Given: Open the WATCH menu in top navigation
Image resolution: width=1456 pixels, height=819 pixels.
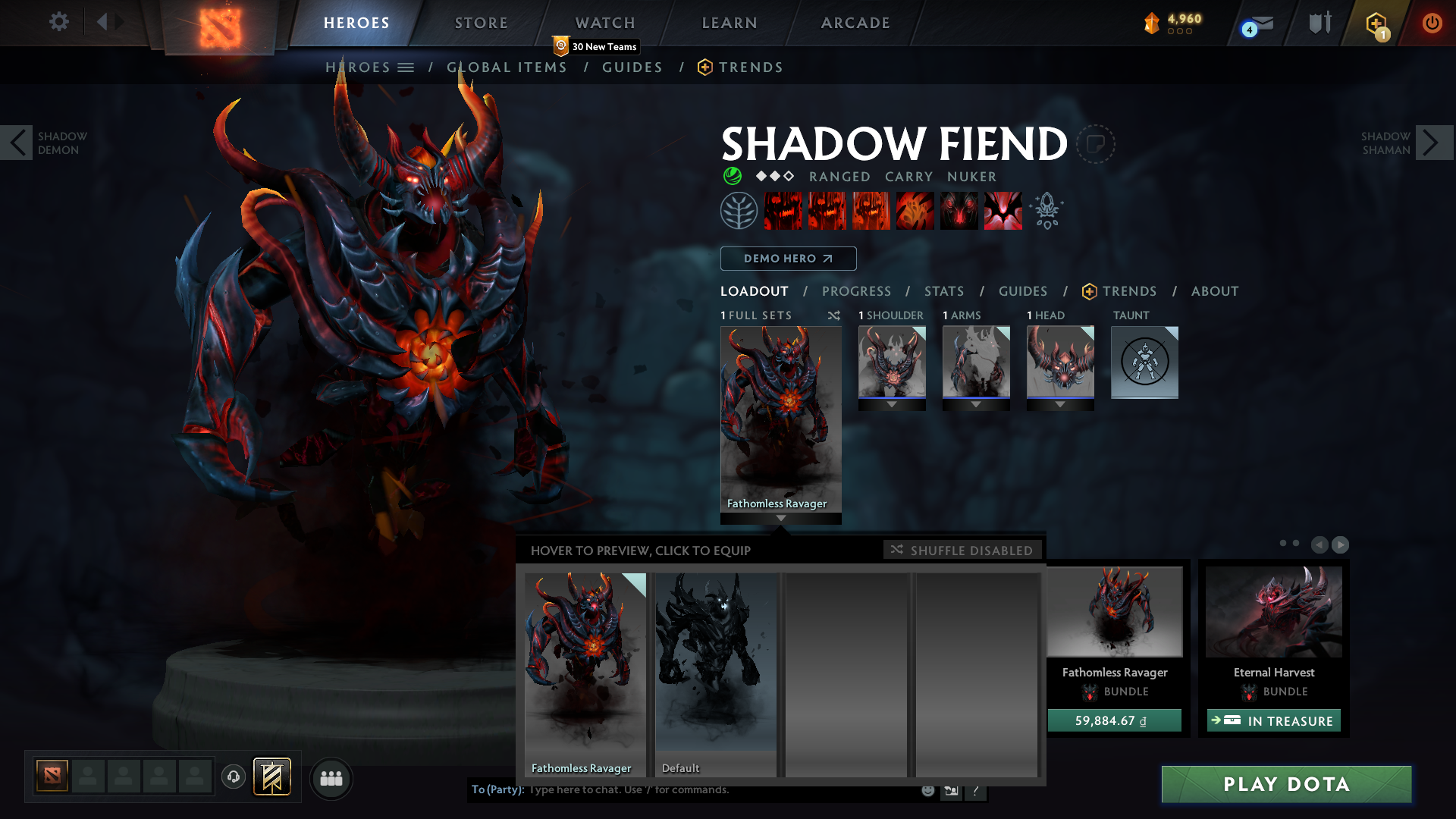Looking at the screenshot, I should [604, 23].
